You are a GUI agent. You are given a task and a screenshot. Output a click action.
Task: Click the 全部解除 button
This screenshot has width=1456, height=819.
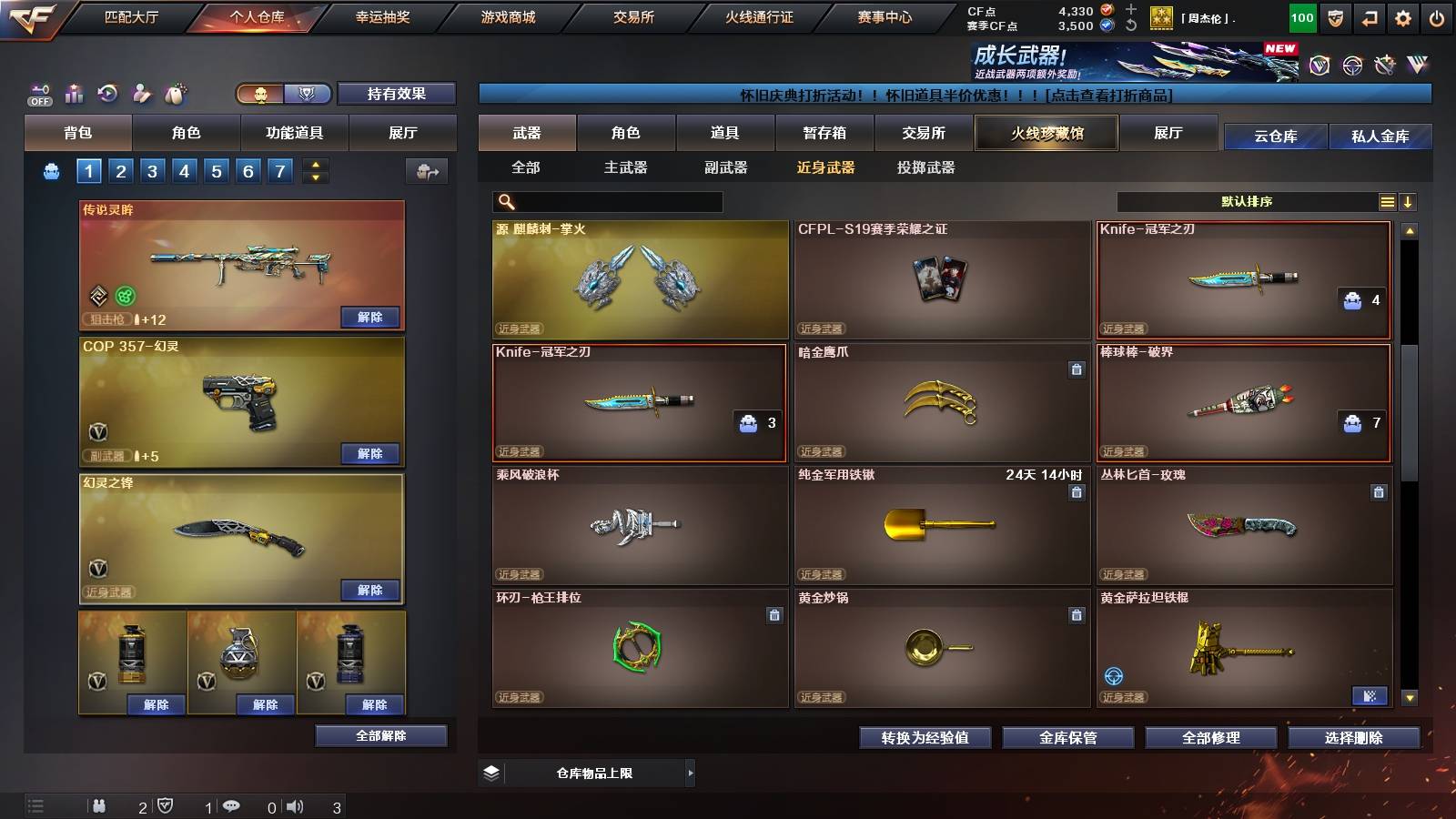coord(380,735)
